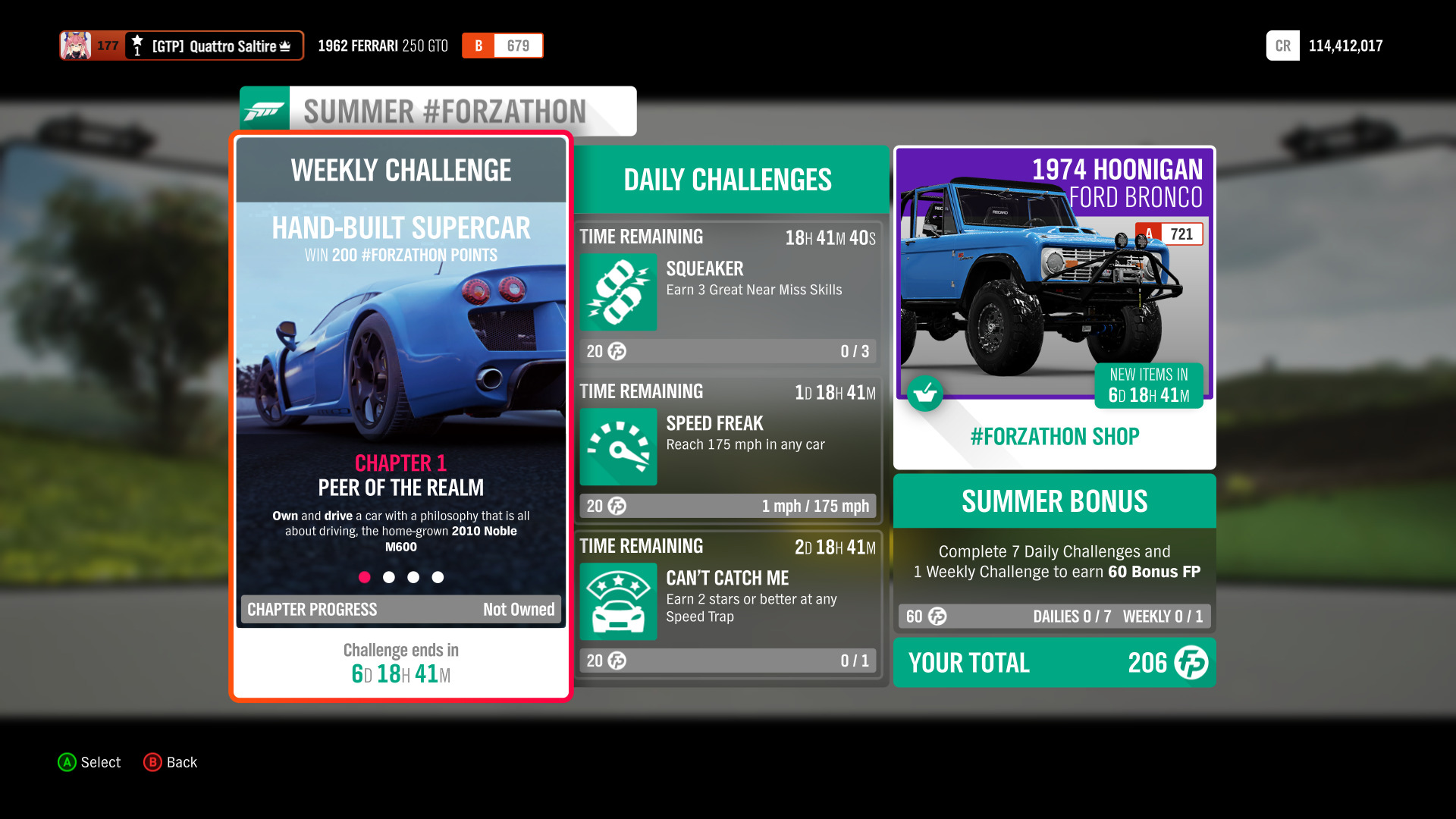Open the shop basket icon on the Bronco card
Image resolution: width=1456 pixels, height=819 pixels.
point(925,394)
